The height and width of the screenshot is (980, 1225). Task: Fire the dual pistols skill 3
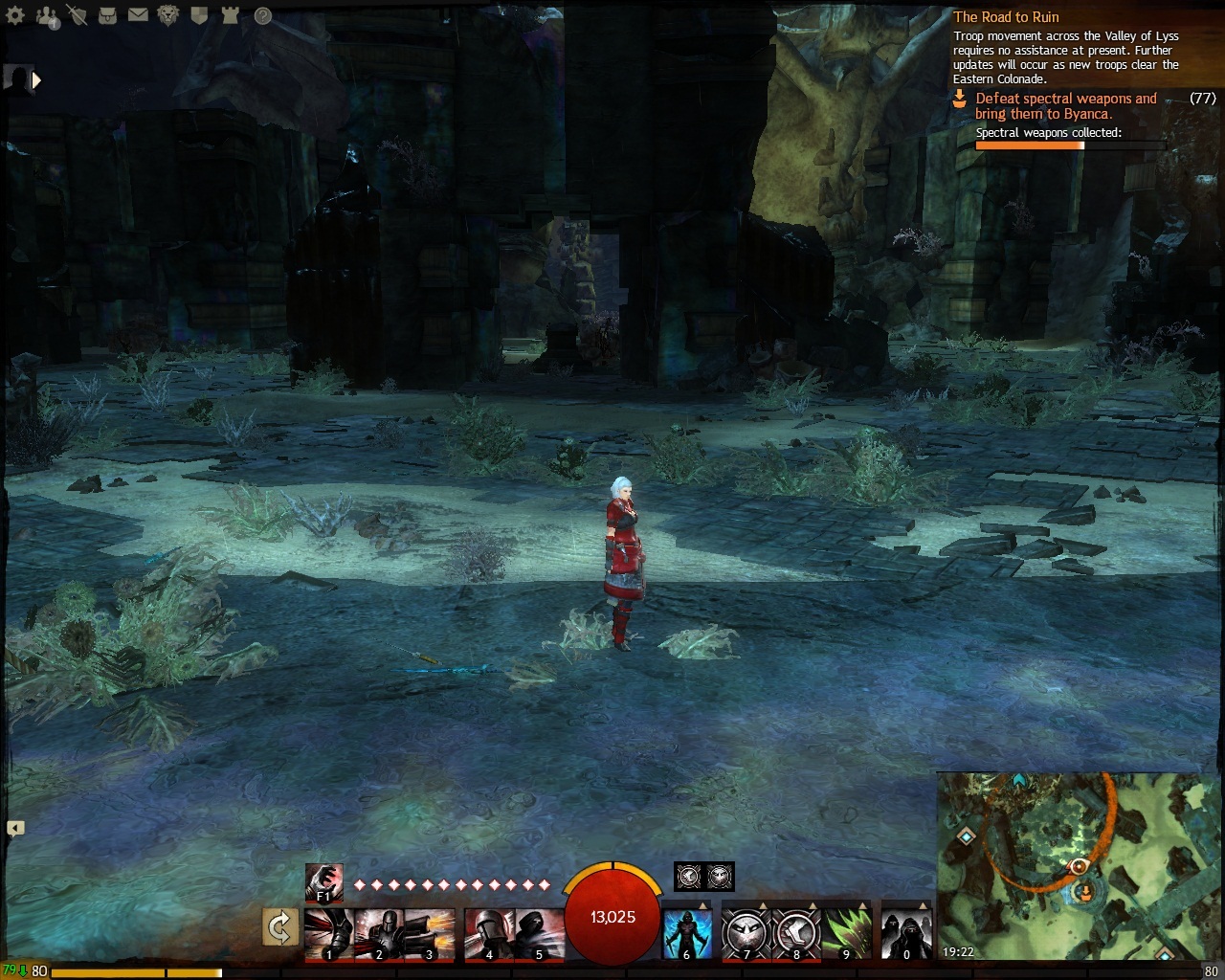click(430, 934)
